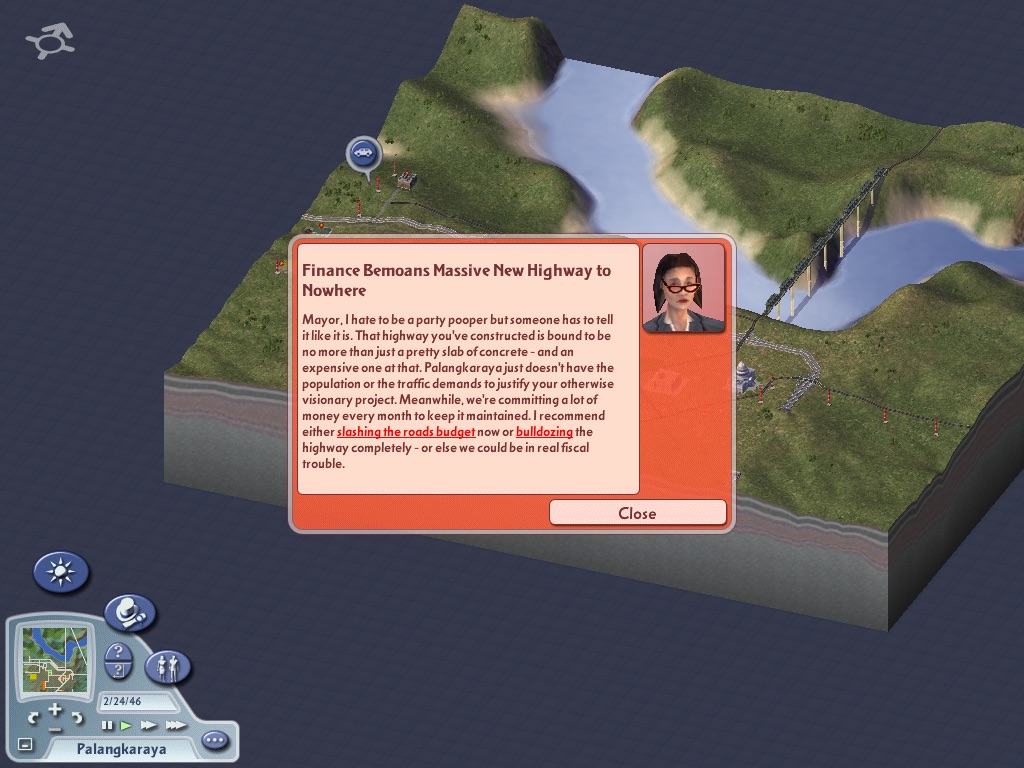
Task: Click the car news bubble marker
Action: tap(364, 153)
